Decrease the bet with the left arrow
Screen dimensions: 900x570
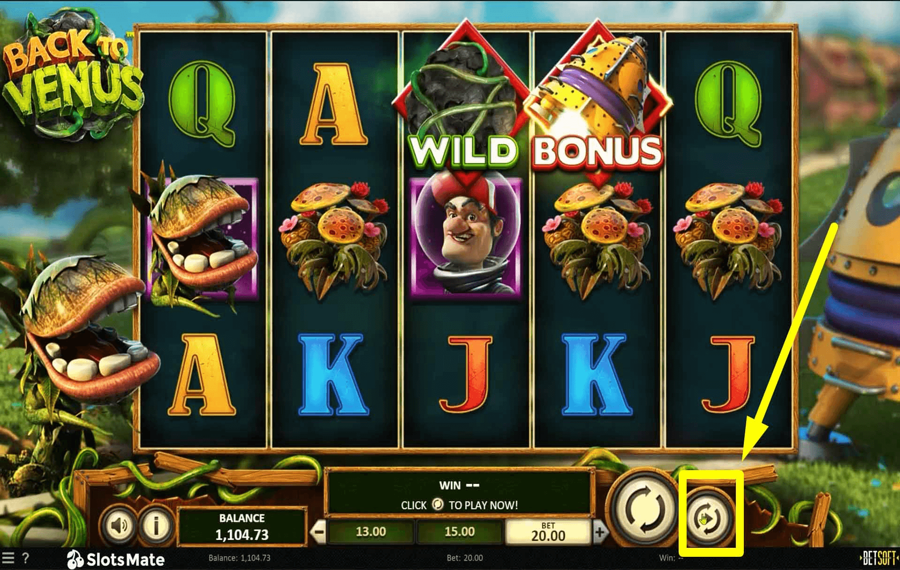point(319,532)
